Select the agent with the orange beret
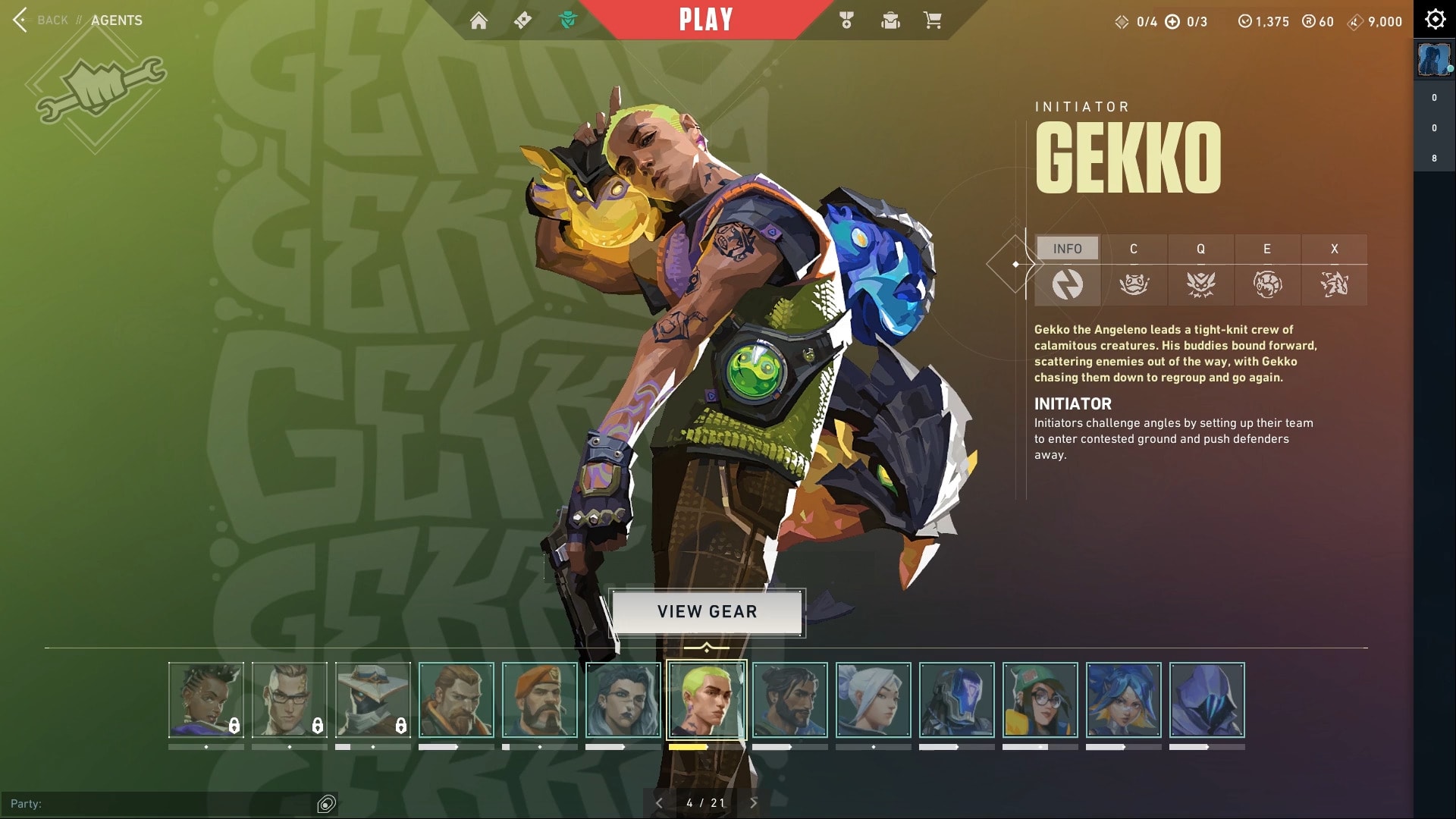The image size is (1456, 819). click(x=540, y=700)
